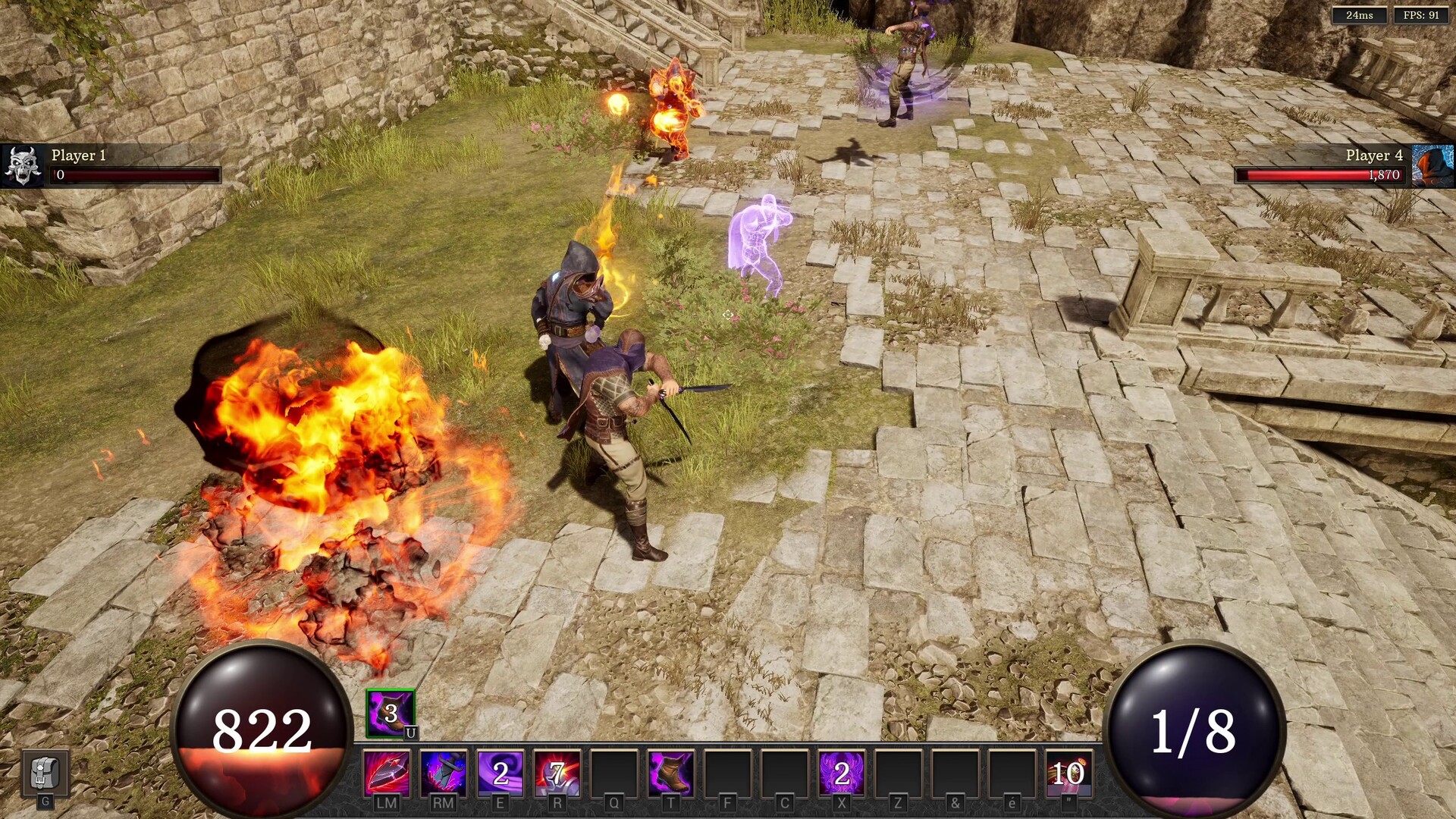Select the purple swirl ability on cooldown

[500, 773]
